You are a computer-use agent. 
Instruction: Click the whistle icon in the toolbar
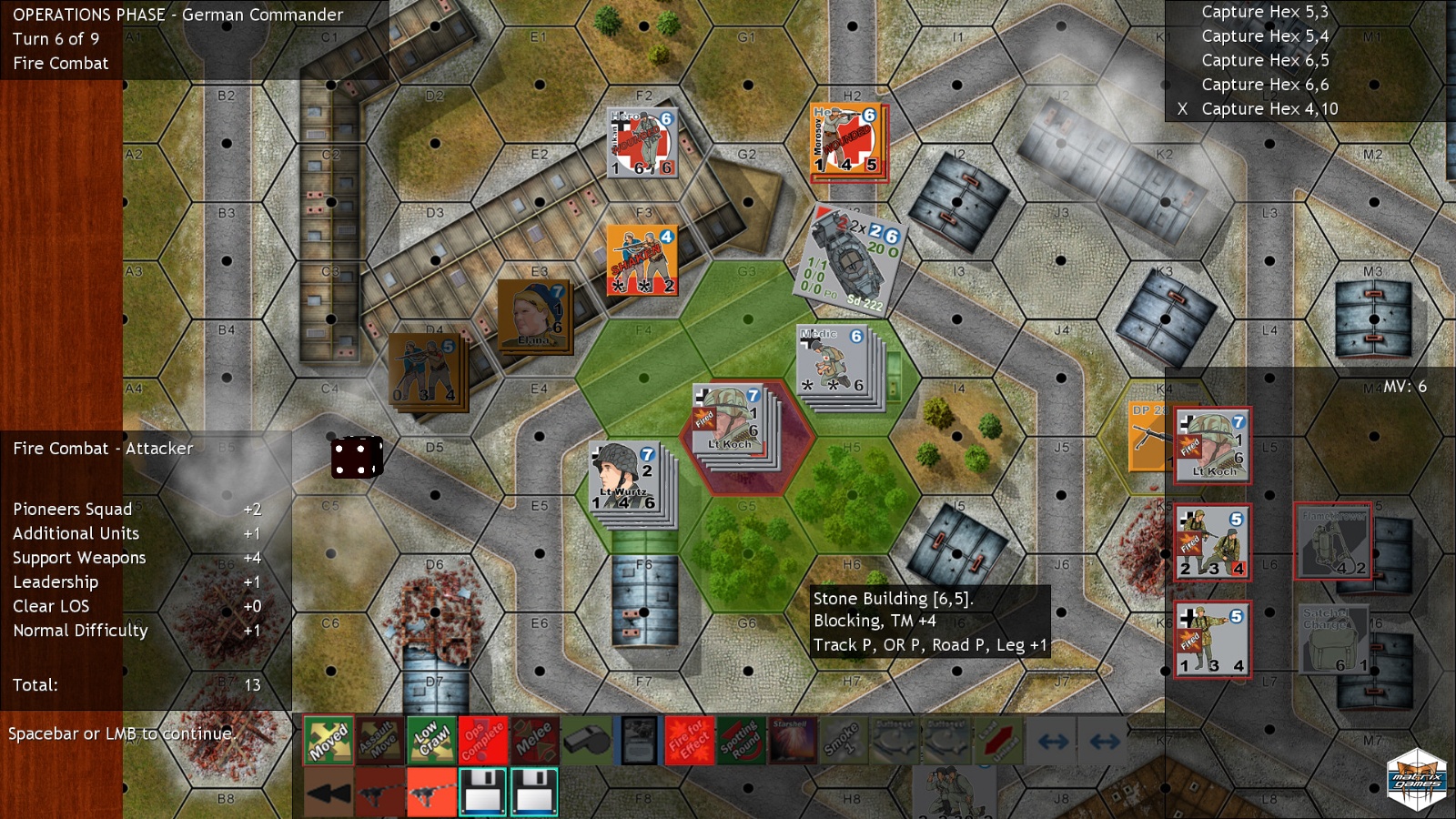click(x=586, y=741)
